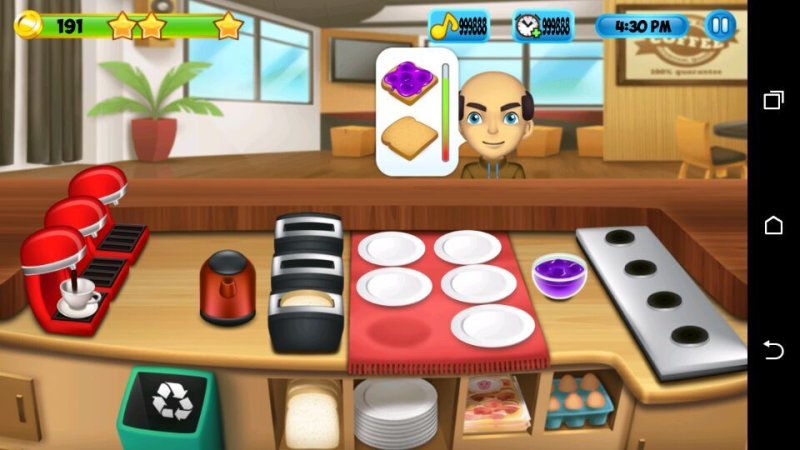800x450 pixels.
Task: Tap the Android back arrow
Action: coord(773,349)
